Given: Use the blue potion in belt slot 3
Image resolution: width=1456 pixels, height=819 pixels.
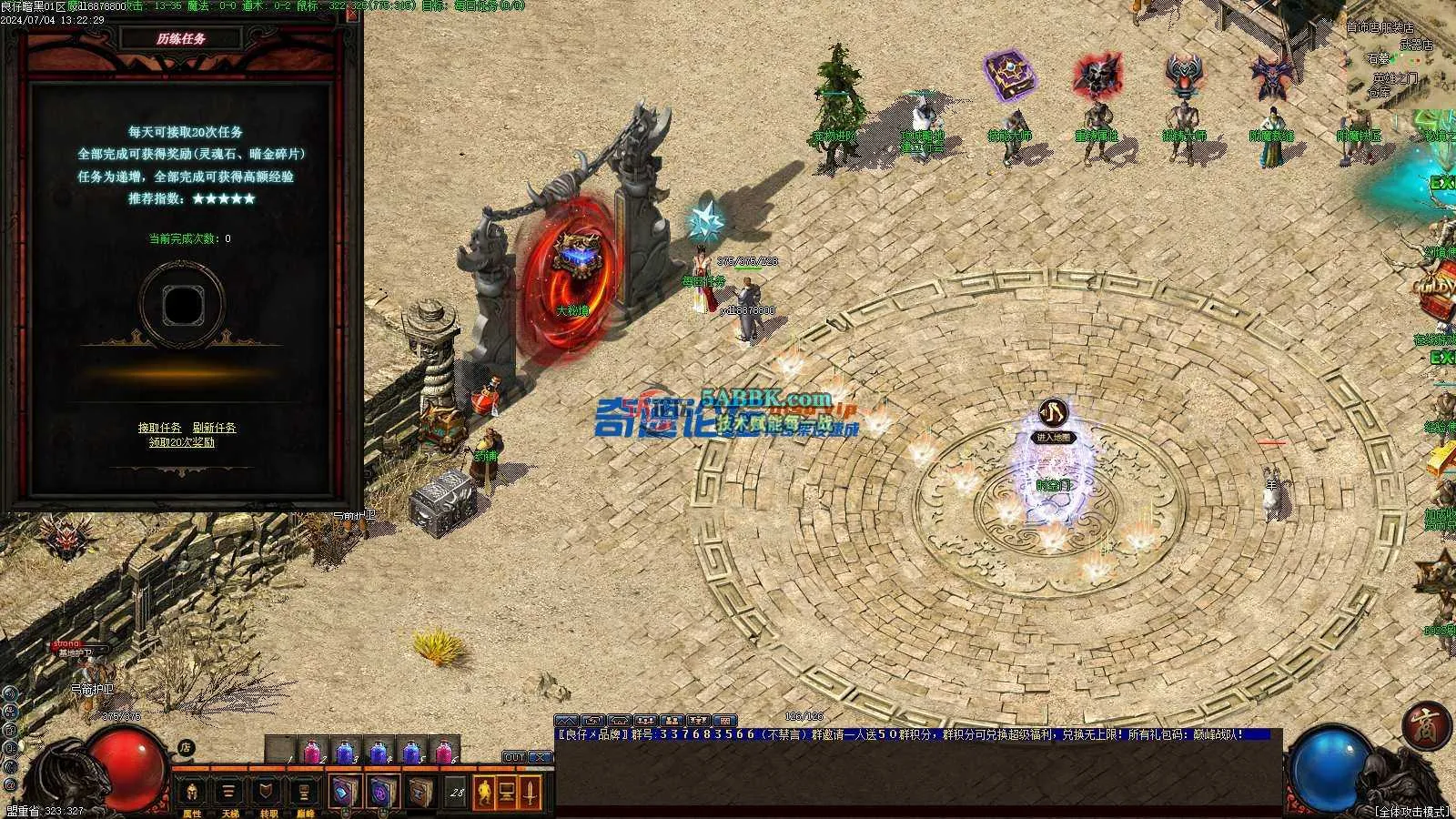Looking at the screenshot, I should (x=346, y=753).
